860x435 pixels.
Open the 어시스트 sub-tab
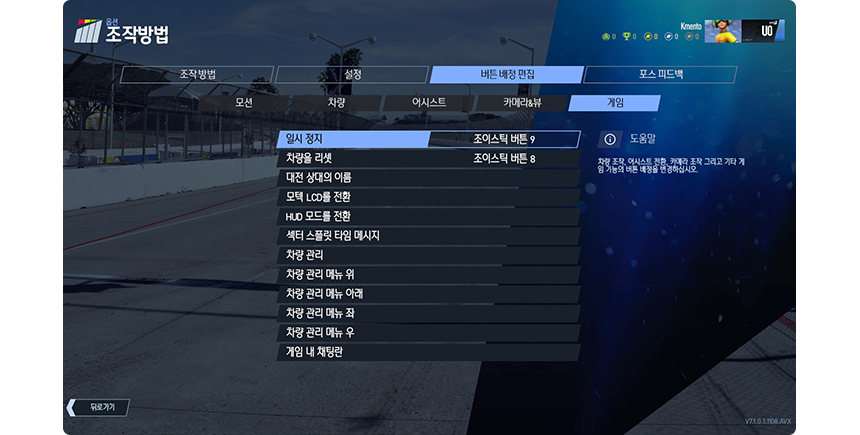pos(428,103)
